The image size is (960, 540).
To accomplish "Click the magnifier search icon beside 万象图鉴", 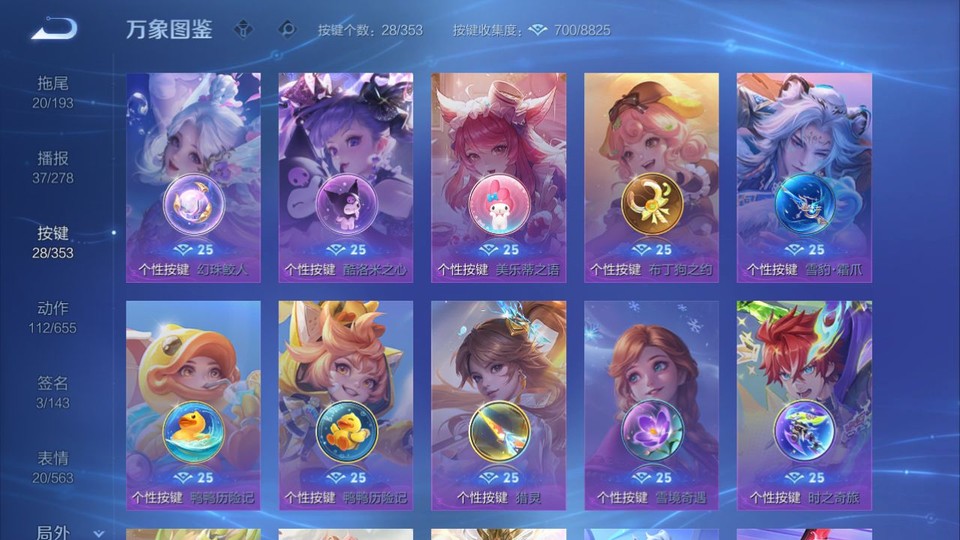I will coord(288,29).
